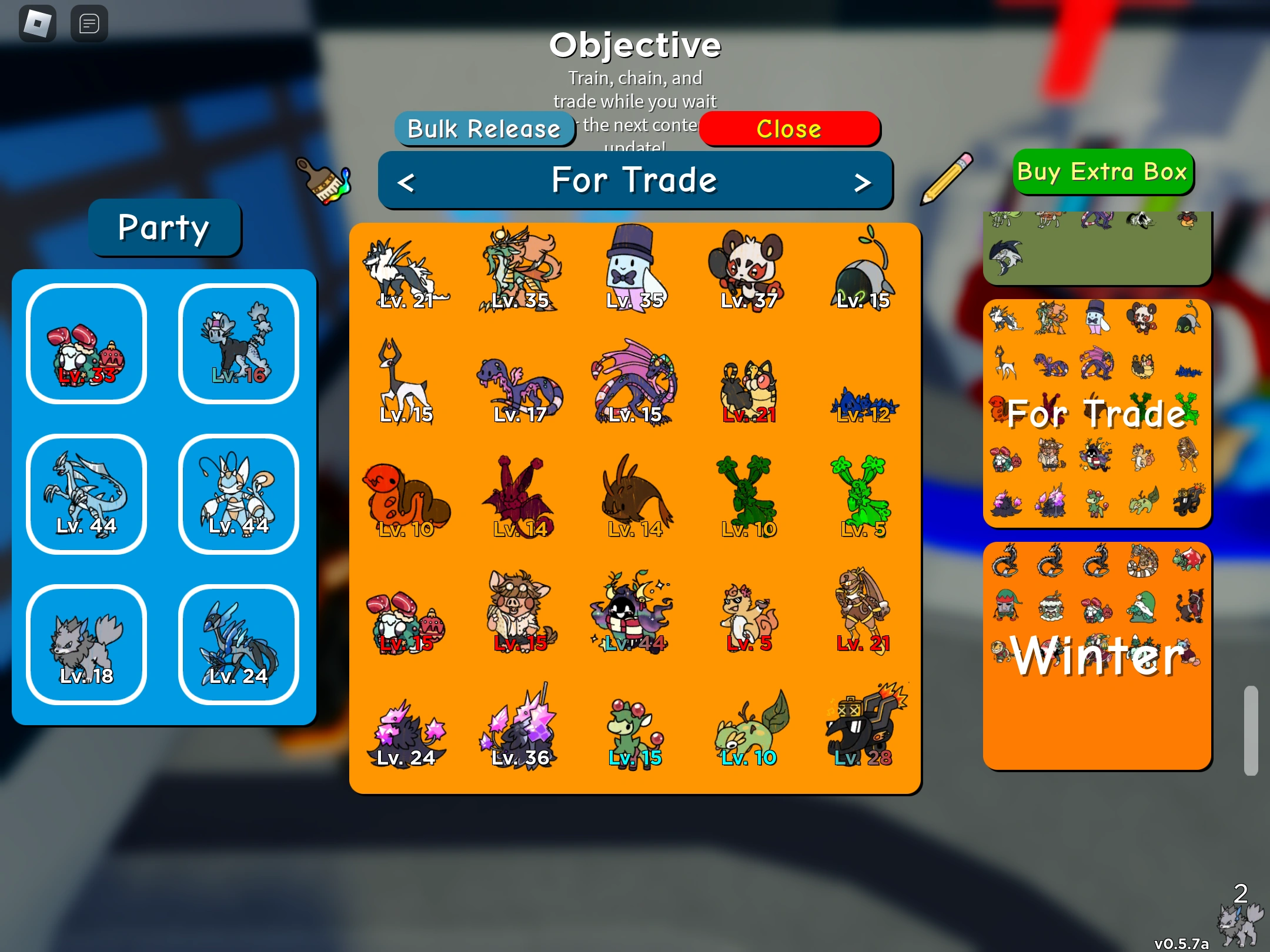The width and height of the screenshot is (1270, 952).
Task: Open the Winter box from the right sidebar
Action: (x=1097, y=652)
